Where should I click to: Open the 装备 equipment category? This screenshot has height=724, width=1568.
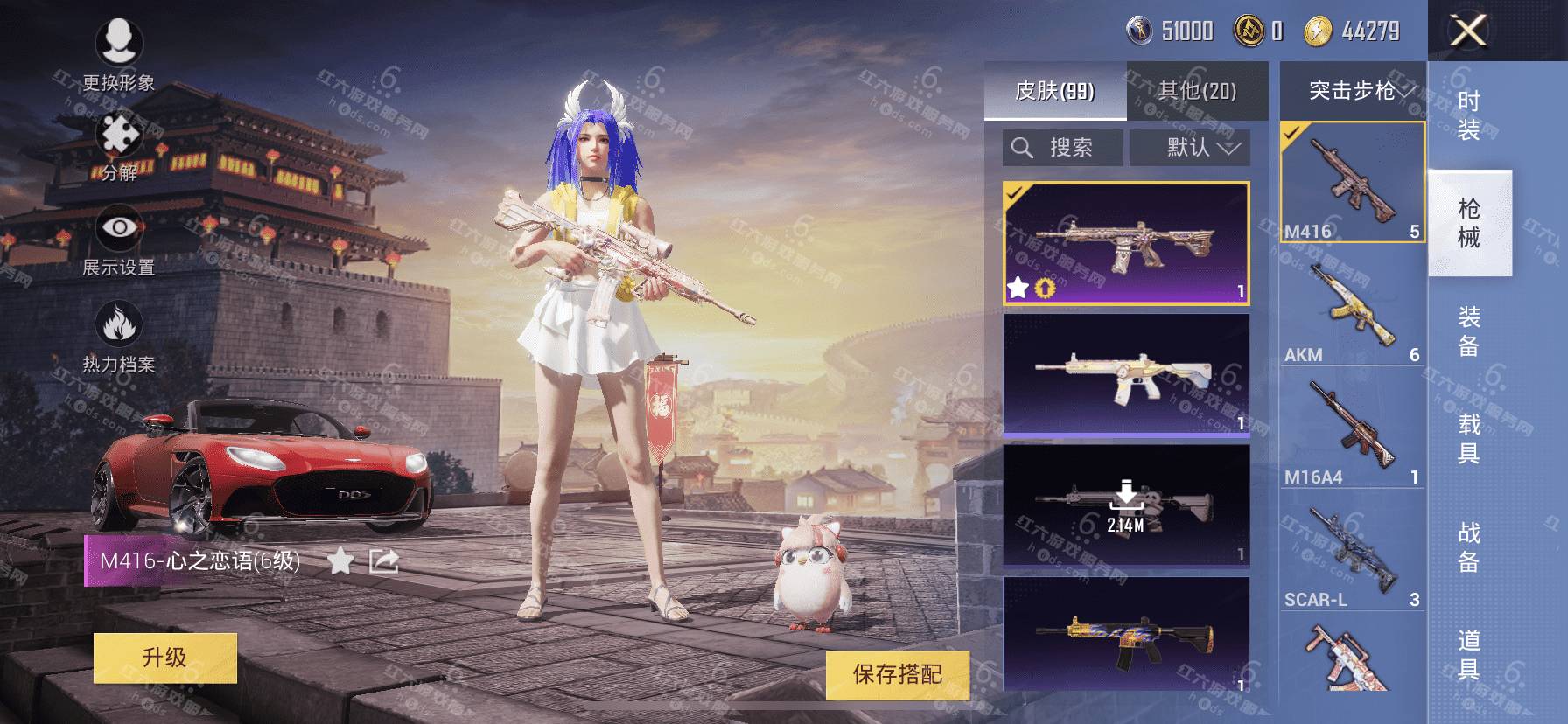1469,331
